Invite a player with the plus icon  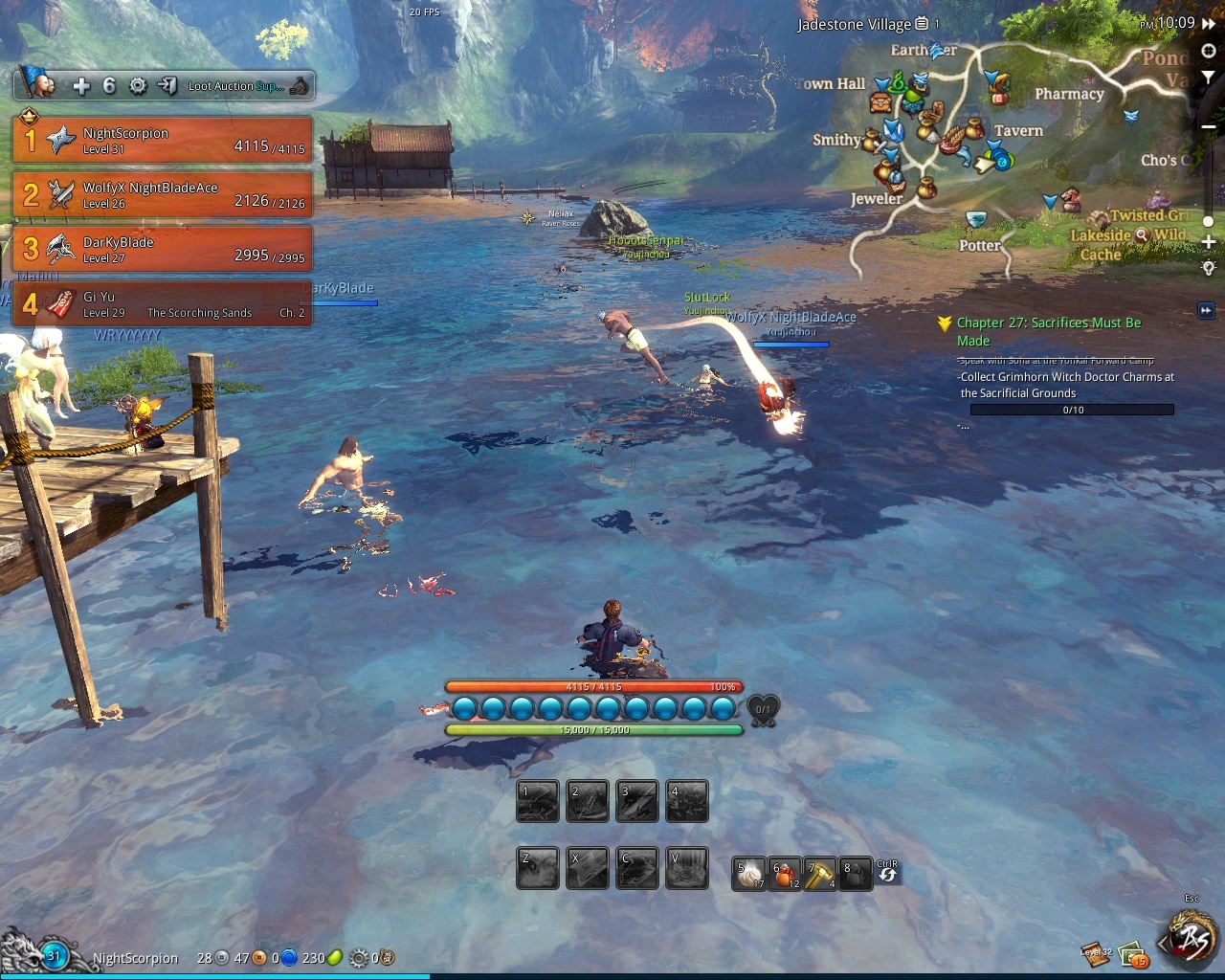click(x=81, y=86)
